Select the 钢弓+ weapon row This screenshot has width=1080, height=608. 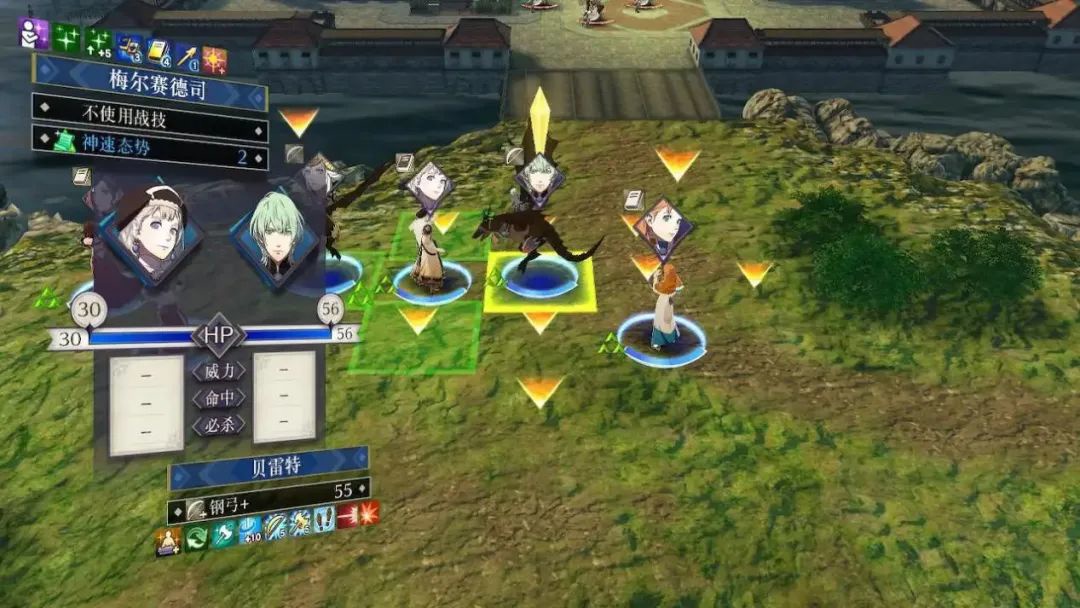[268, 490]
